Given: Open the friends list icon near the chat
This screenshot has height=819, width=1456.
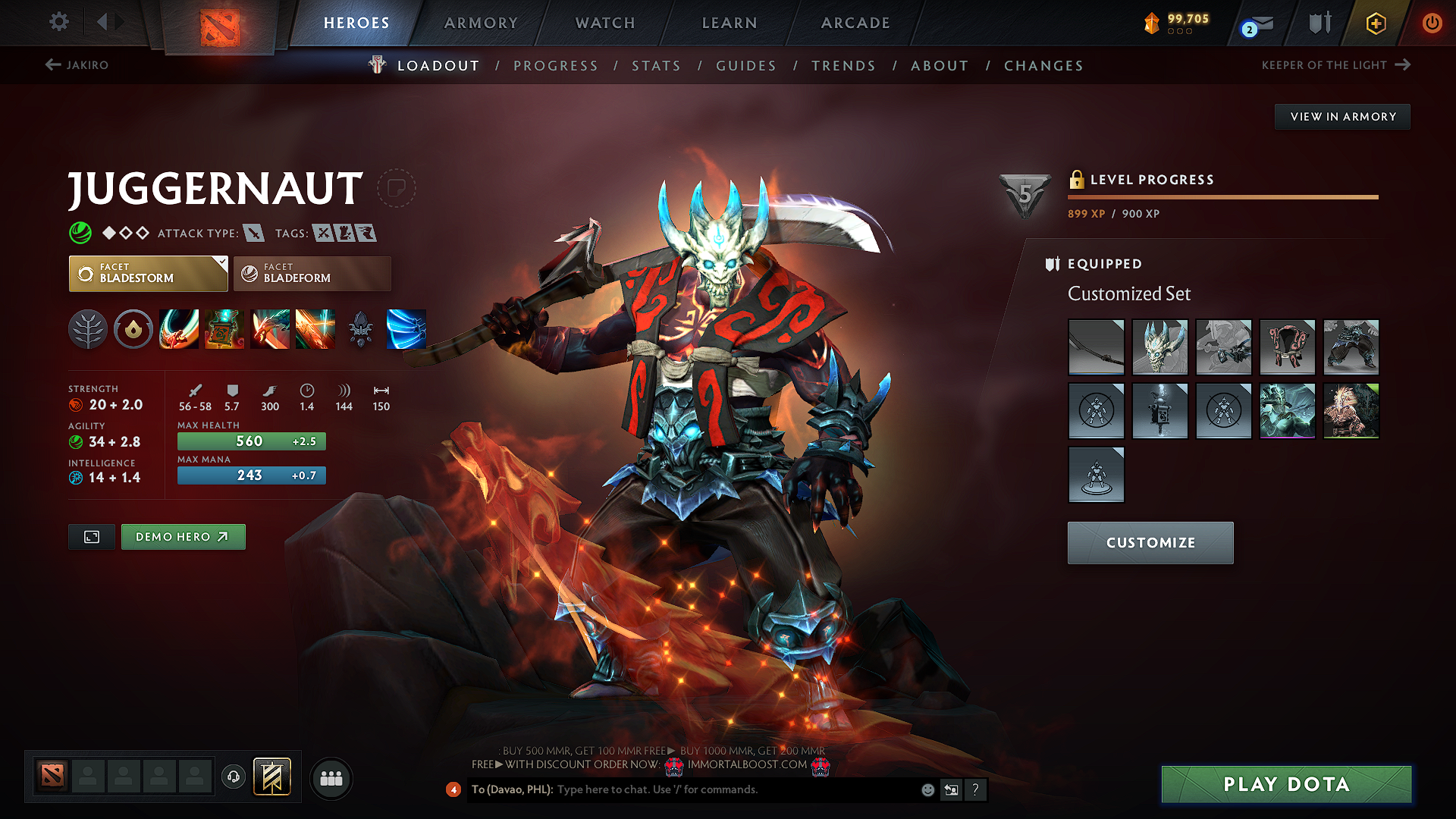Looking at the screenshot, I should [331, 777].
